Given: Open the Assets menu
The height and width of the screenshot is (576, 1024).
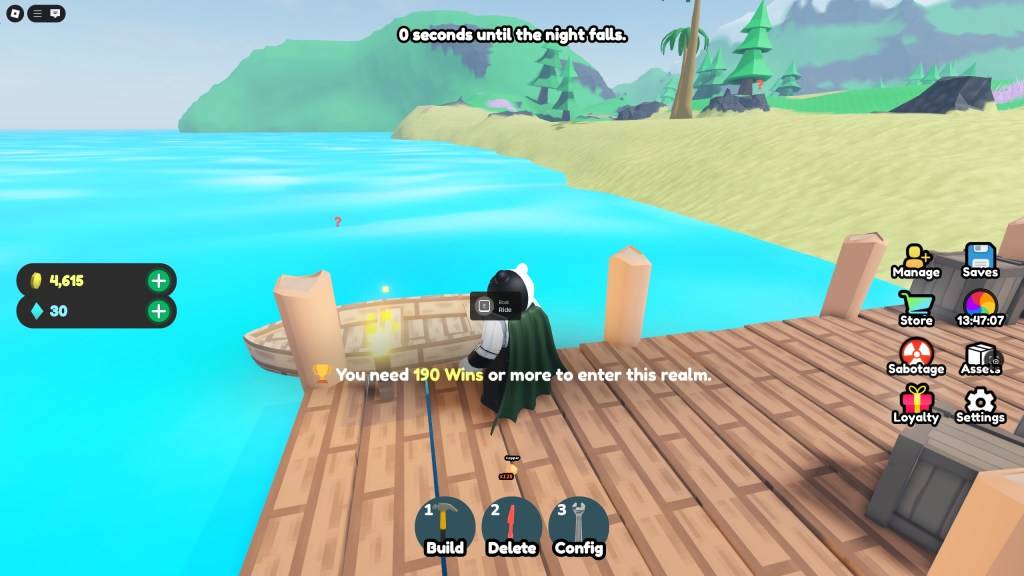Looking at the screenshot, I should (x=980, y=357).
